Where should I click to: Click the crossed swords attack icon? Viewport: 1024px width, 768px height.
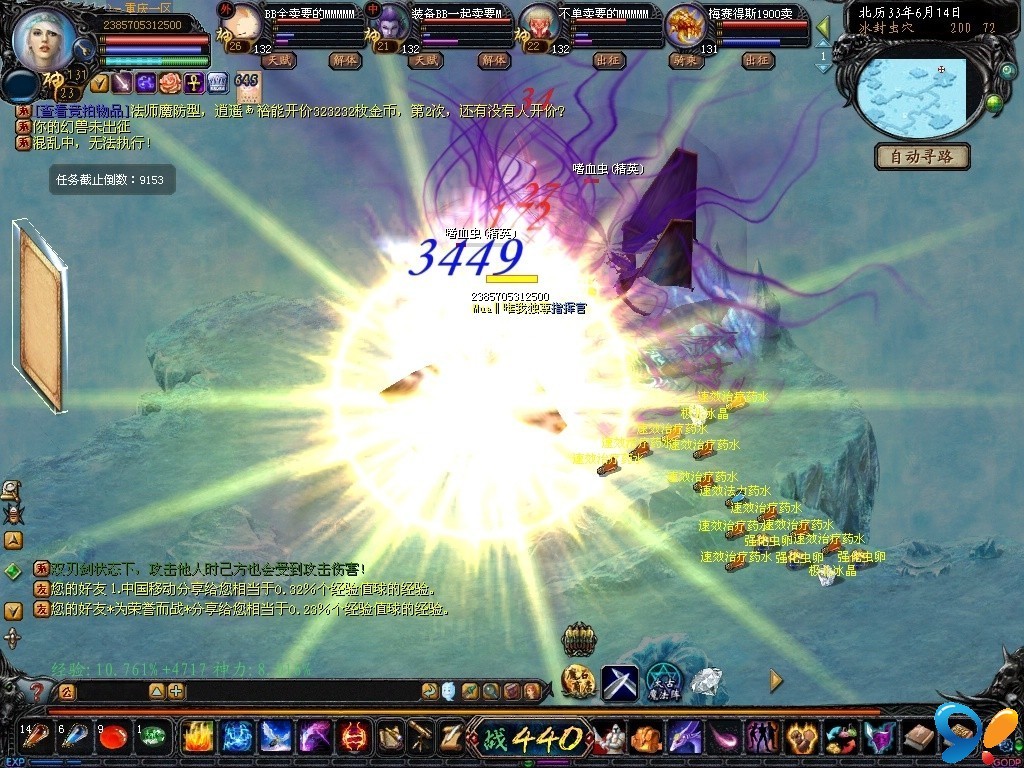pos(620,681)
